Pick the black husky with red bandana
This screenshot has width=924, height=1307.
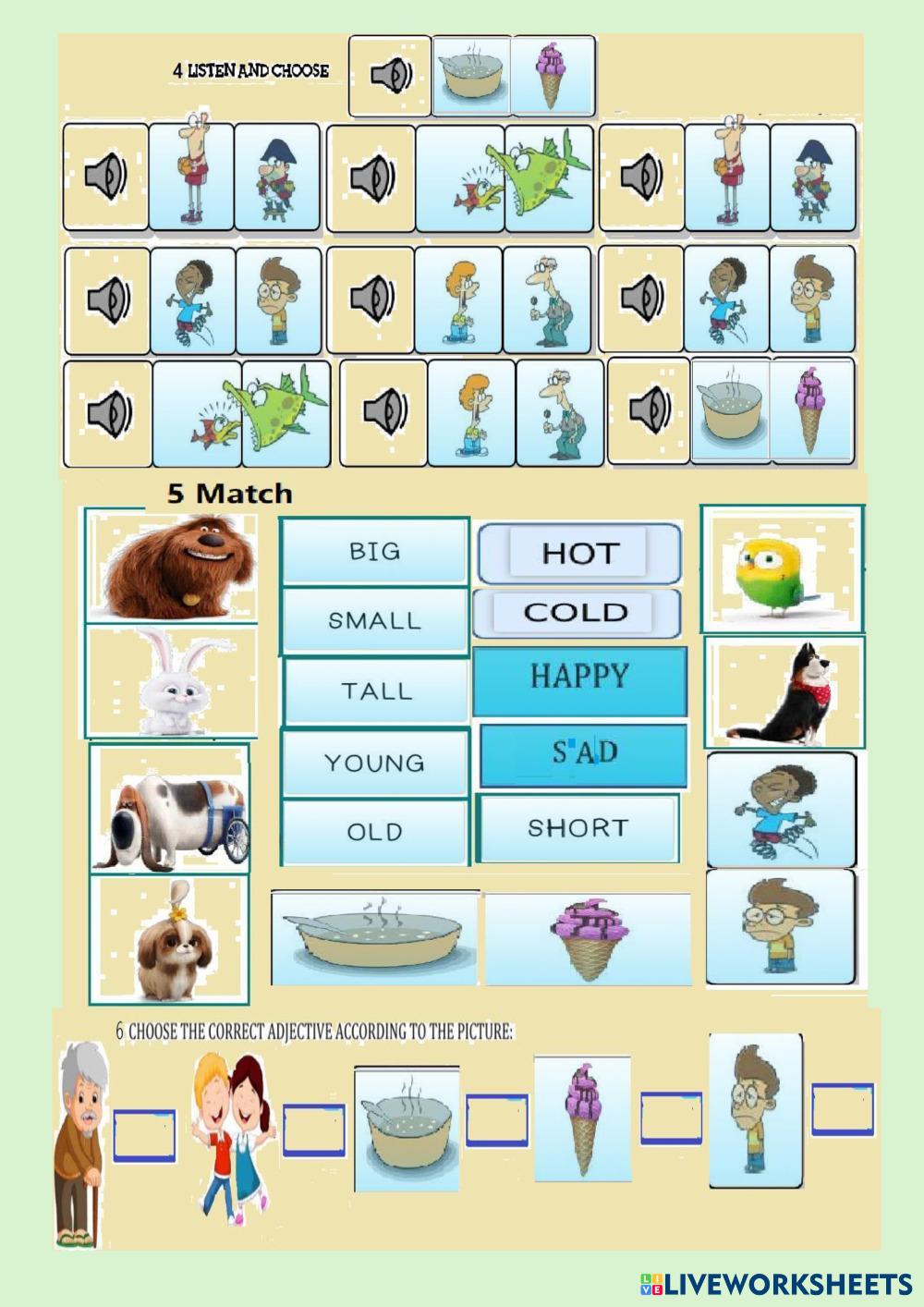pos(784,691)
